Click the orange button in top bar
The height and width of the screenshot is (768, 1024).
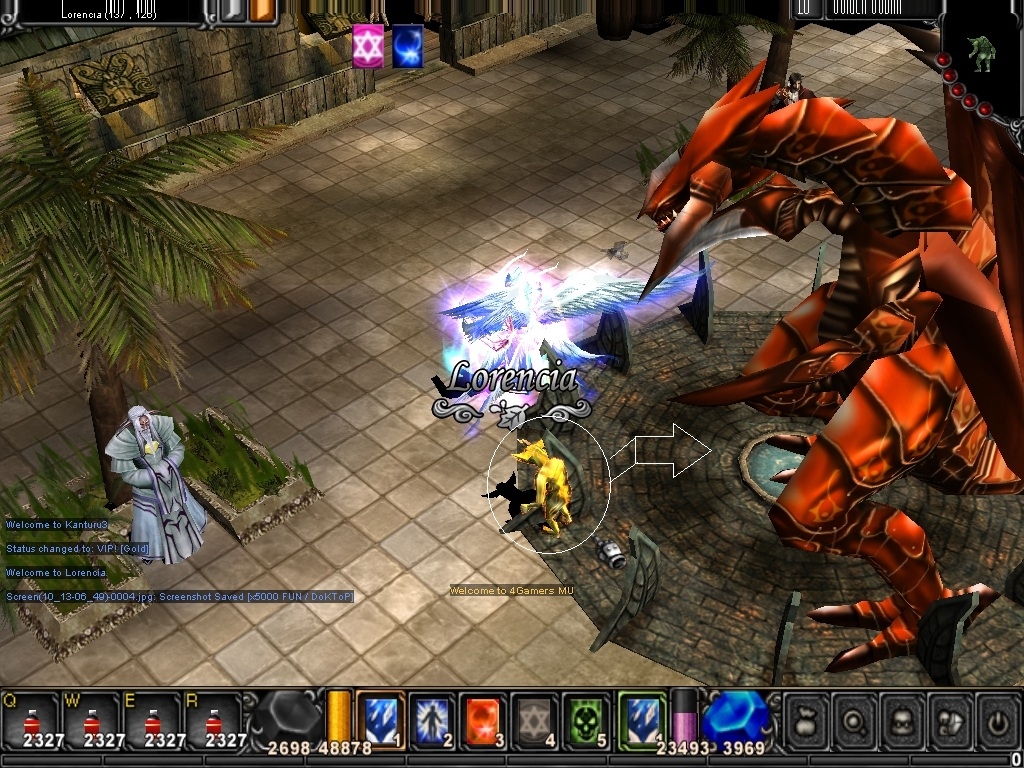(x=263, y=11)
